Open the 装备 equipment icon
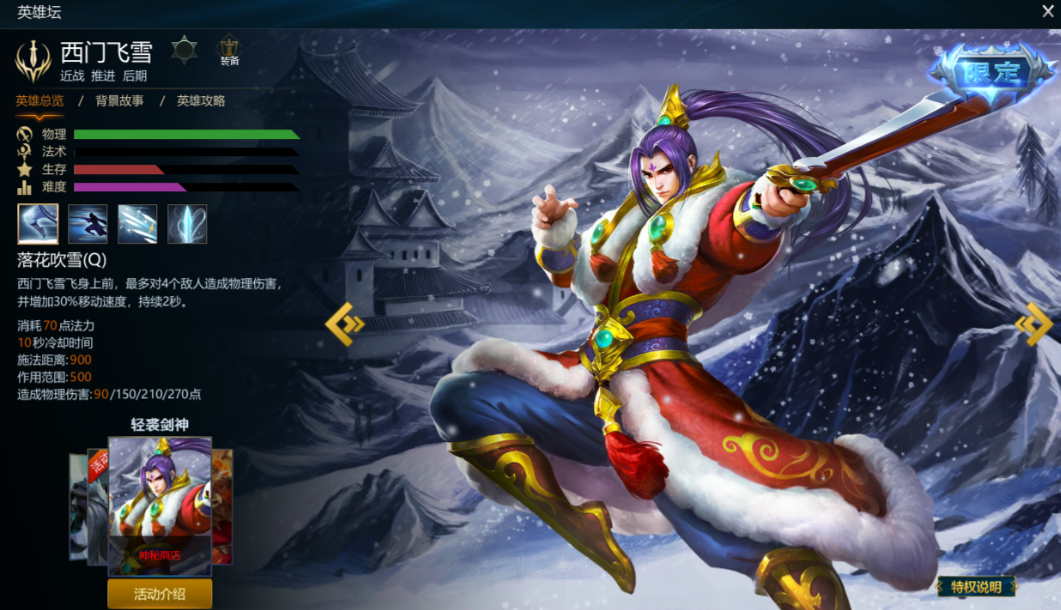The image size is (1061, 610). coord(230,51)
